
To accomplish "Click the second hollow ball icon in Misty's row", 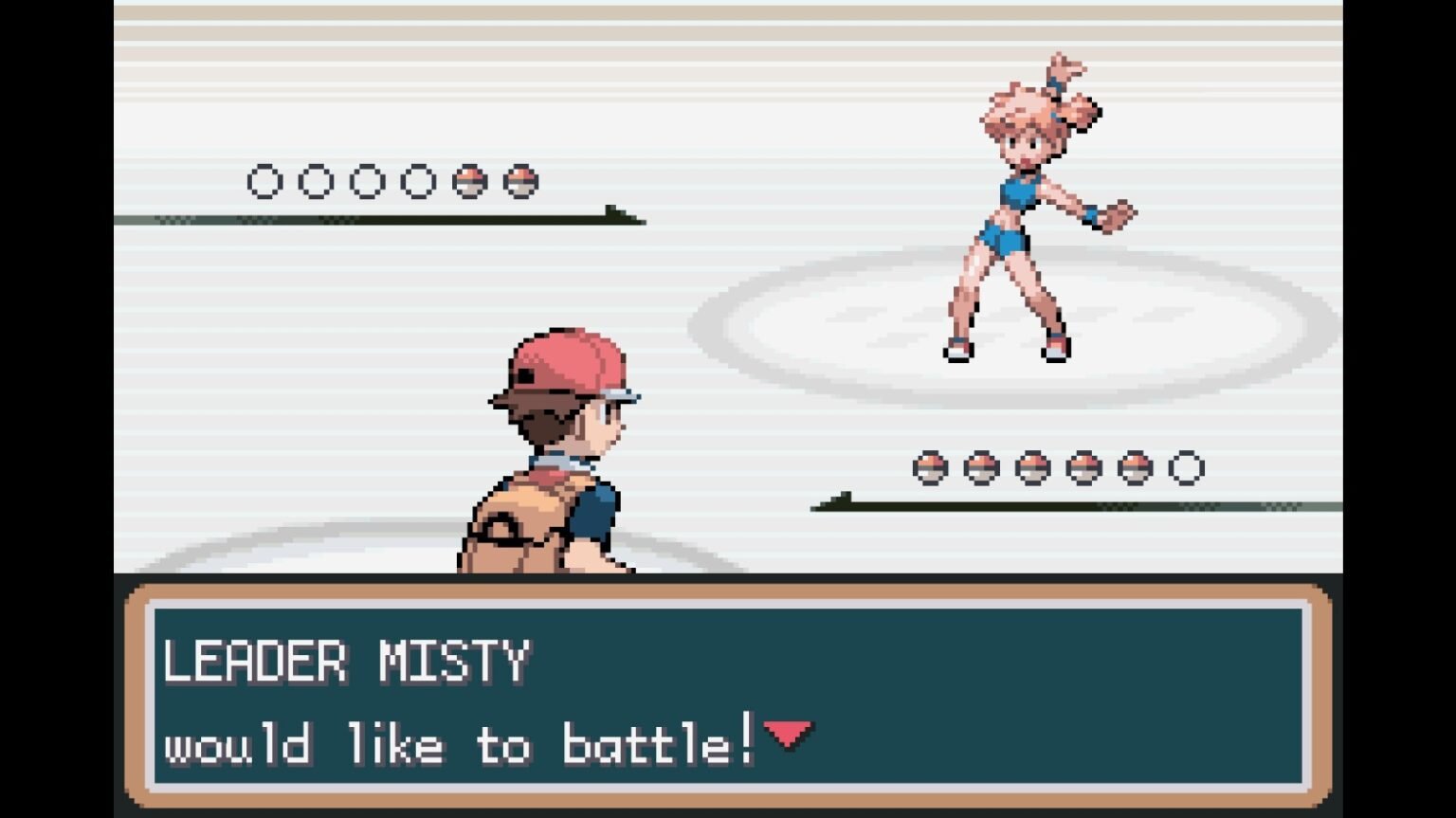I will [318, 180].
